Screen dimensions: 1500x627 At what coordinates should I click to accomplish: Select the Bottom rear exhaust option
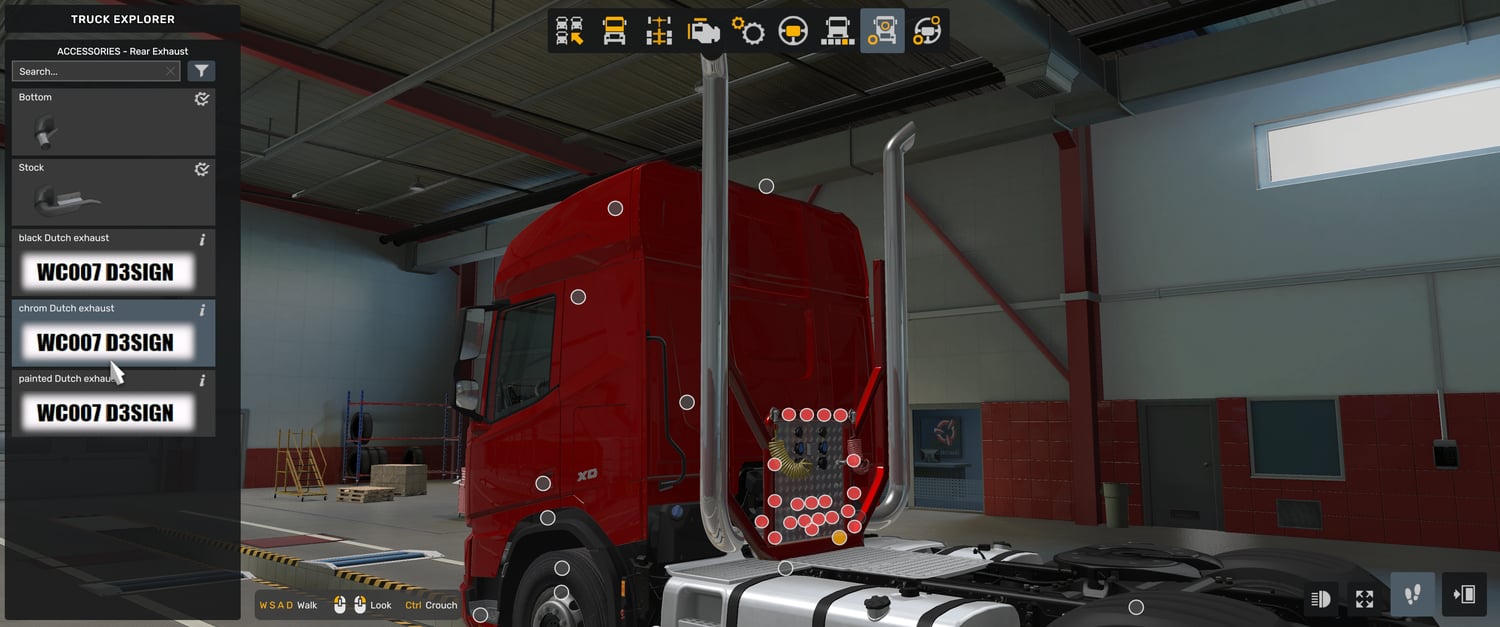click(113, 123)
